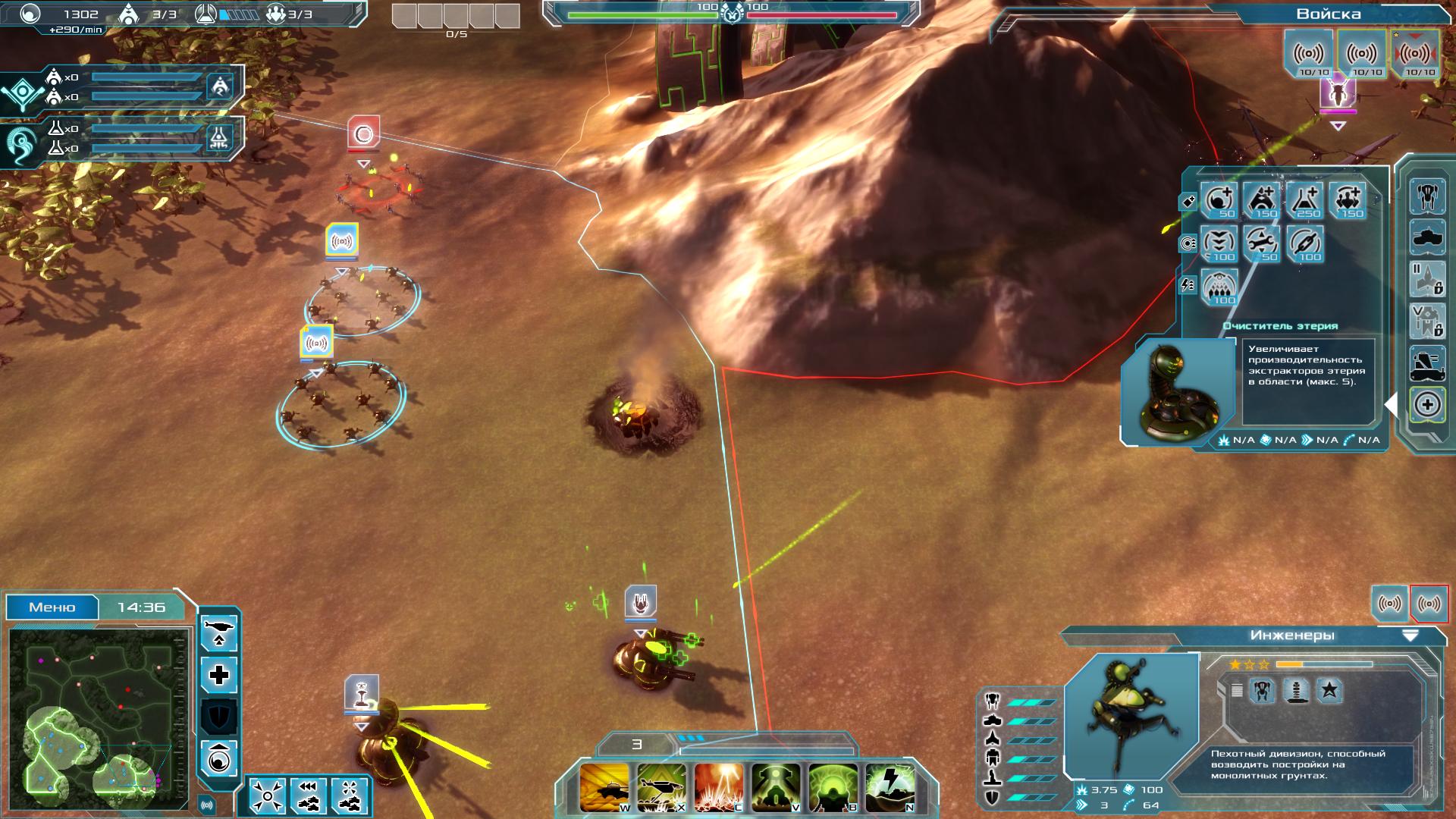
Task: Activate the red orbital strike ability marked C
Action: [x=718, y=786]
